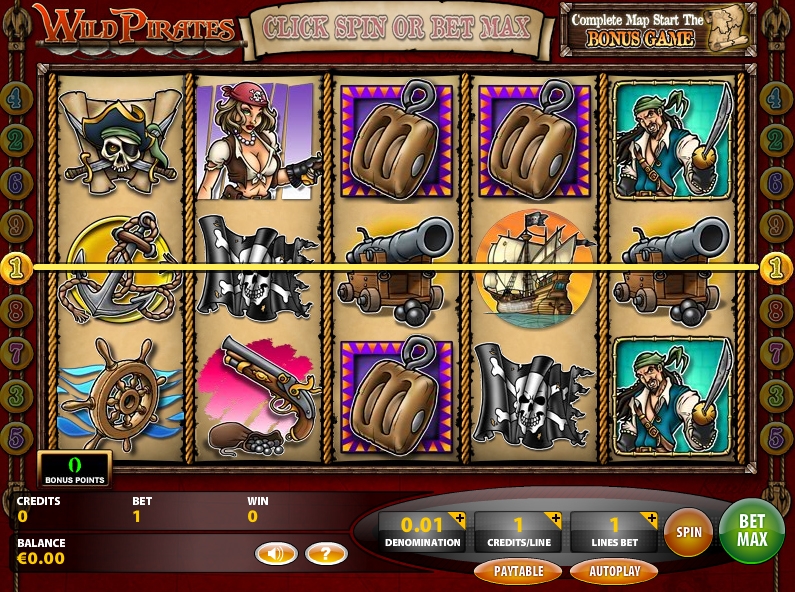Screen dimensions: 795x592
Task: Toggle sound with the speaker button
Action: click(x=276, y=553)
